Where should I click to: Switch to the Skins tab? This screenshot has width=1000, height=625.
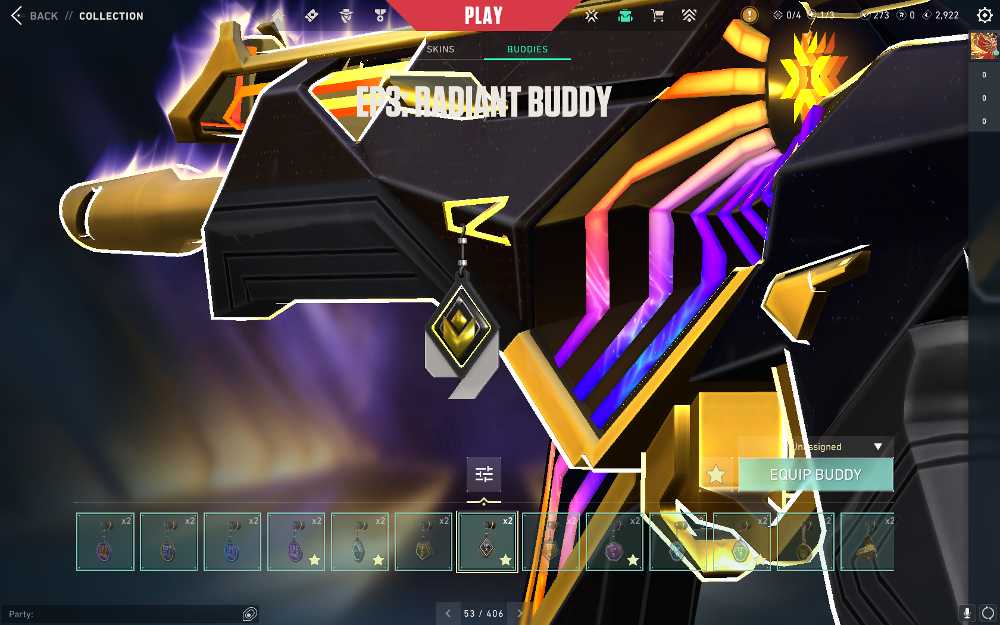coord(440,49)
